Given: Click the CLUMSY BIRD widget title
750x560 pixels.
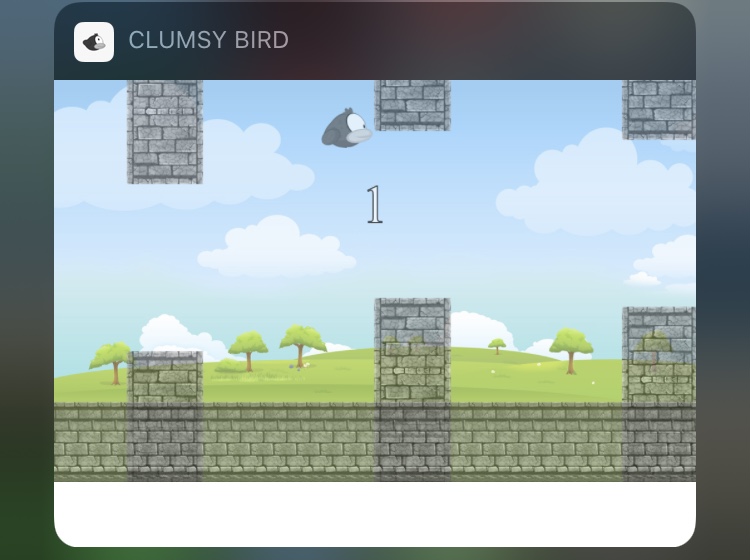Looking at the screenshot, I should point(208,41).
